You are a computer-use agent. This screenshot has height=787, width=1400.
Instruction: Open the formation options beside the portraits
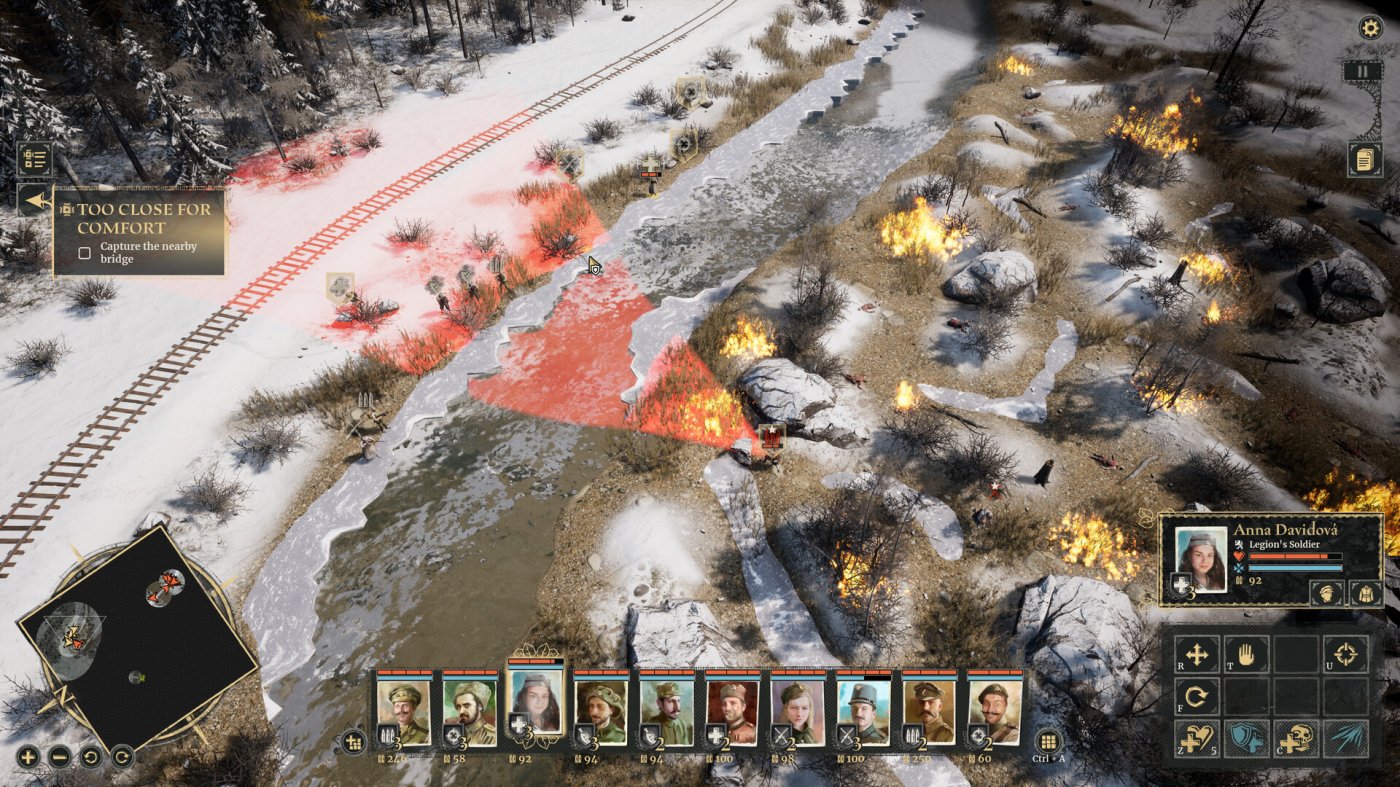point(352,740)
